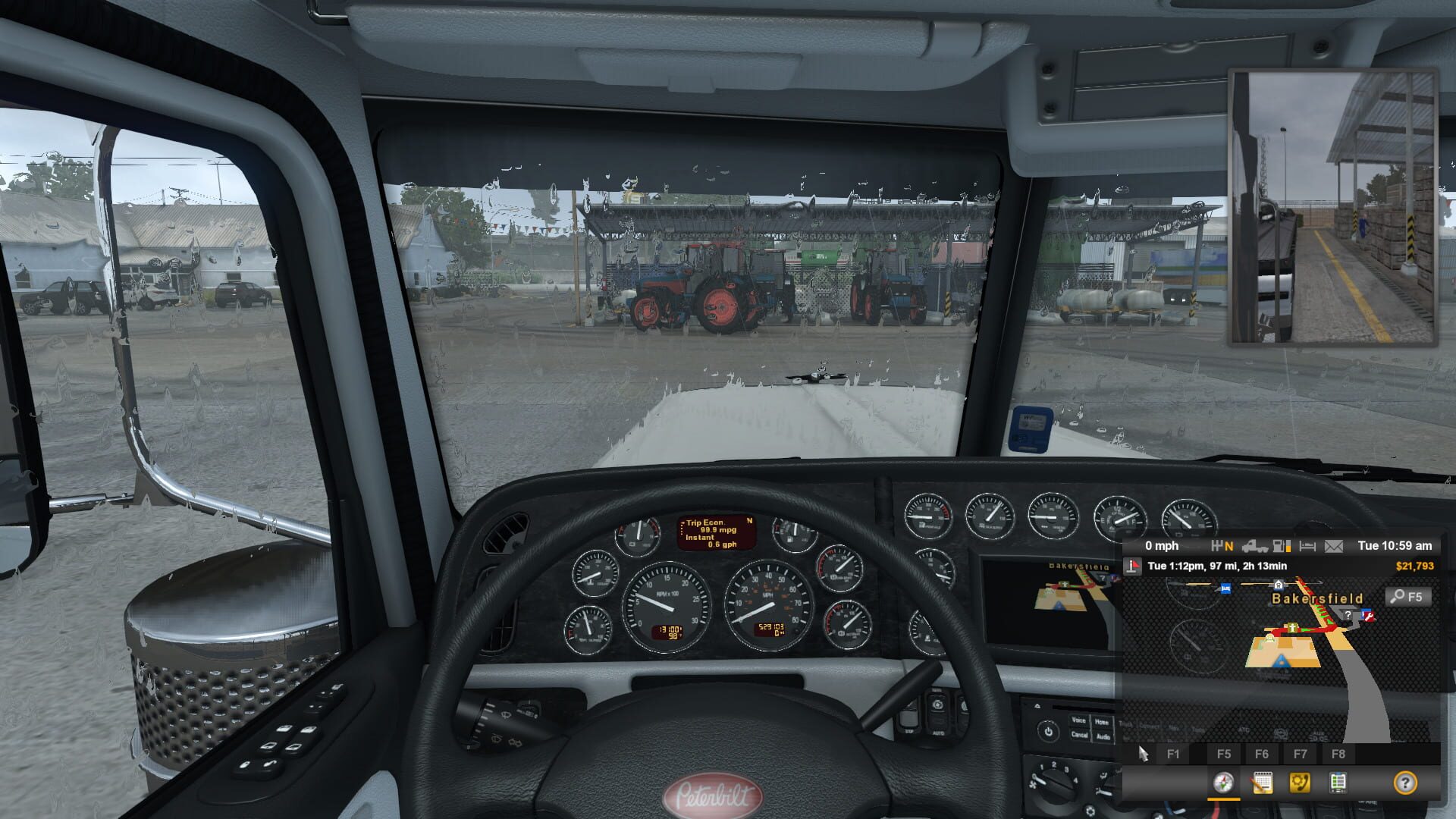This screenshot has width=1456, height=819.
Task: Switch to the F6 tab in Route Advisor
Action: pyautogui.click(x=1261, y=754)
